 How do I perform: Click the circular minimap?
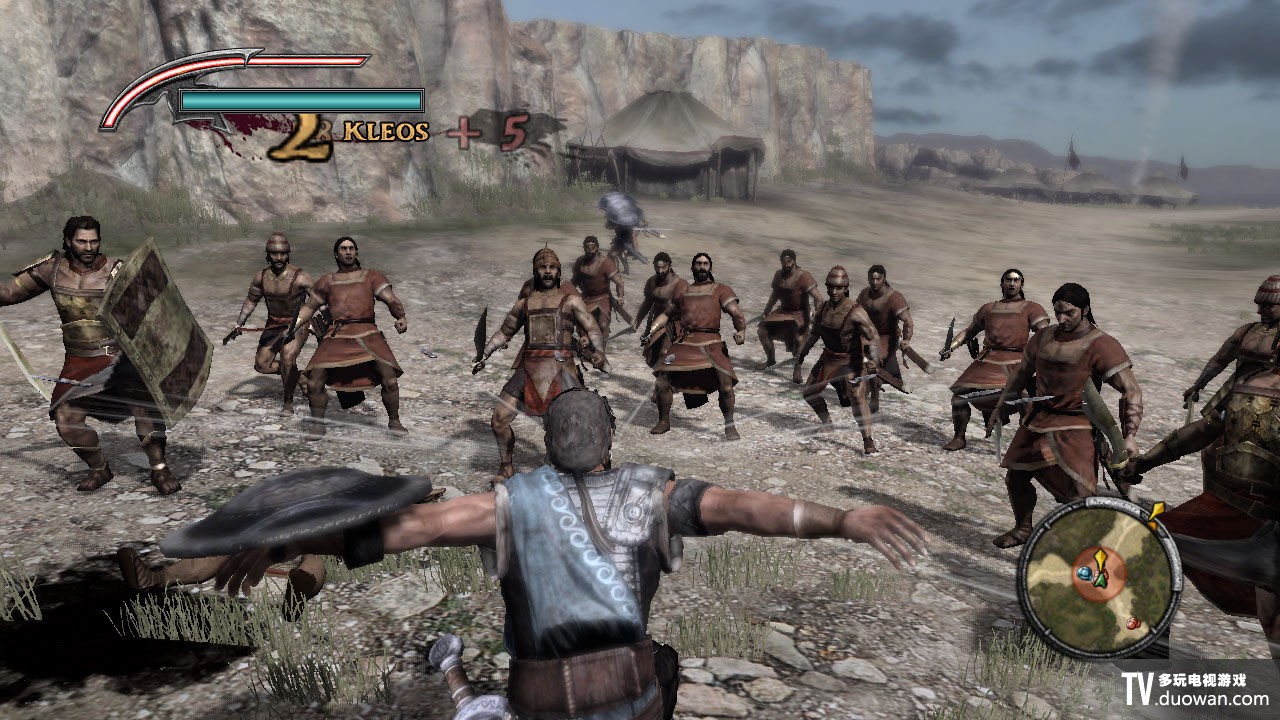pos(1098,576)
